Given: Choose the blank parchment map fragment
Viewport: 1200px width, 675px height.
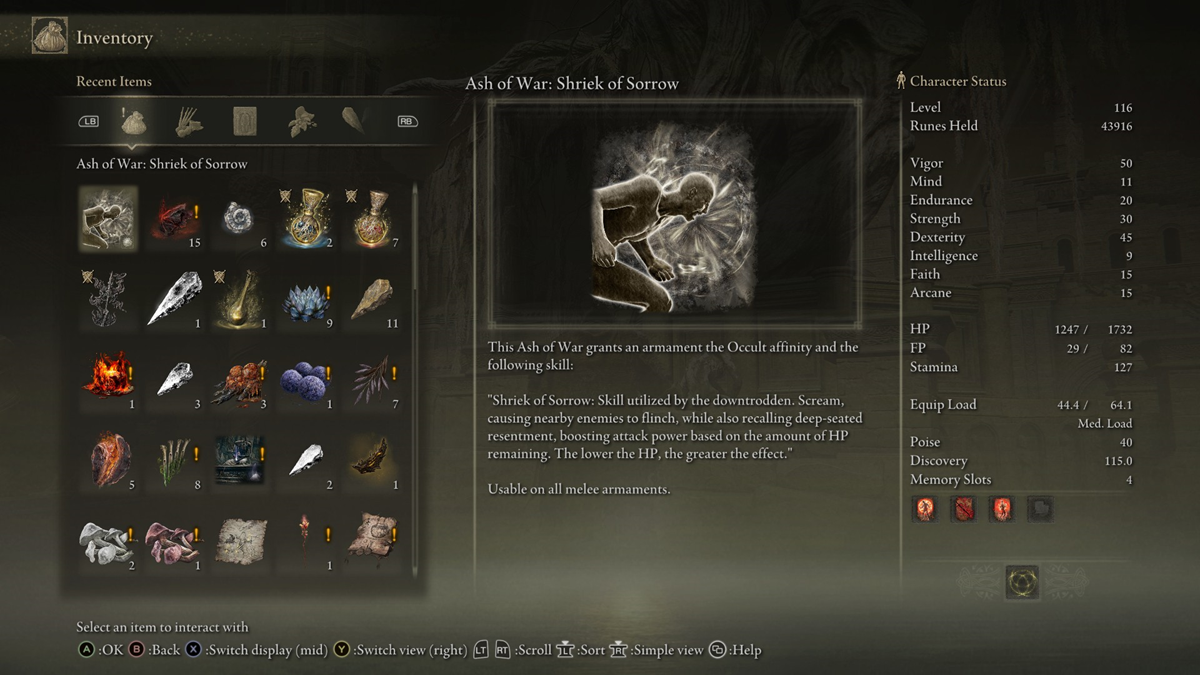Looking at the screenshot, I should [241, 540].
